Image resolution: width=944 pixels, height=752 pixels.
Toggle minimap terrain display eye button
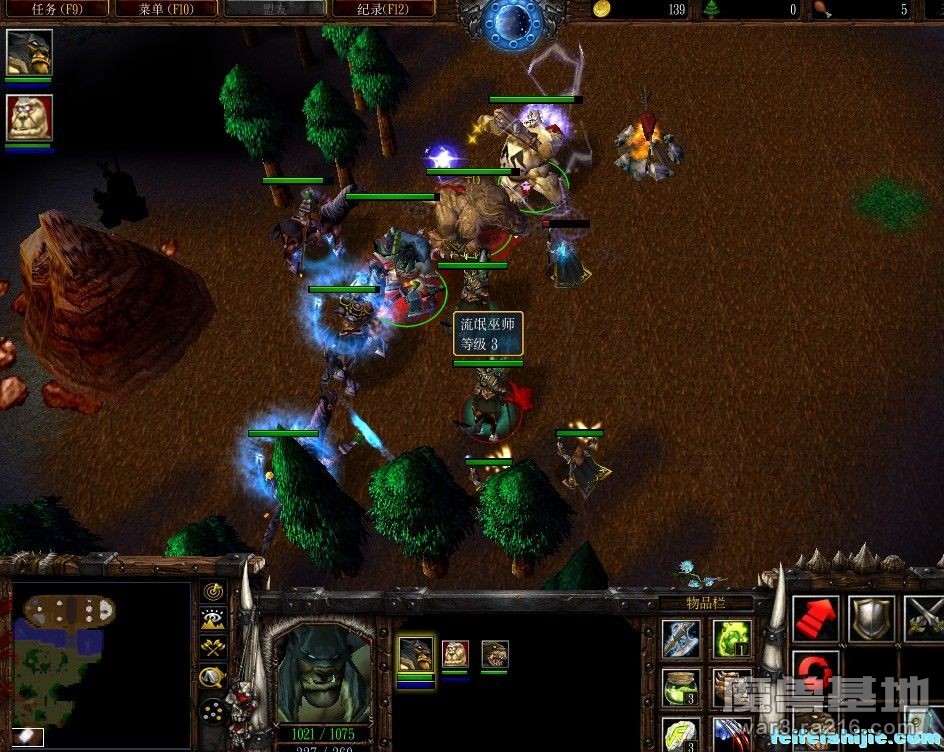[213, 620]
